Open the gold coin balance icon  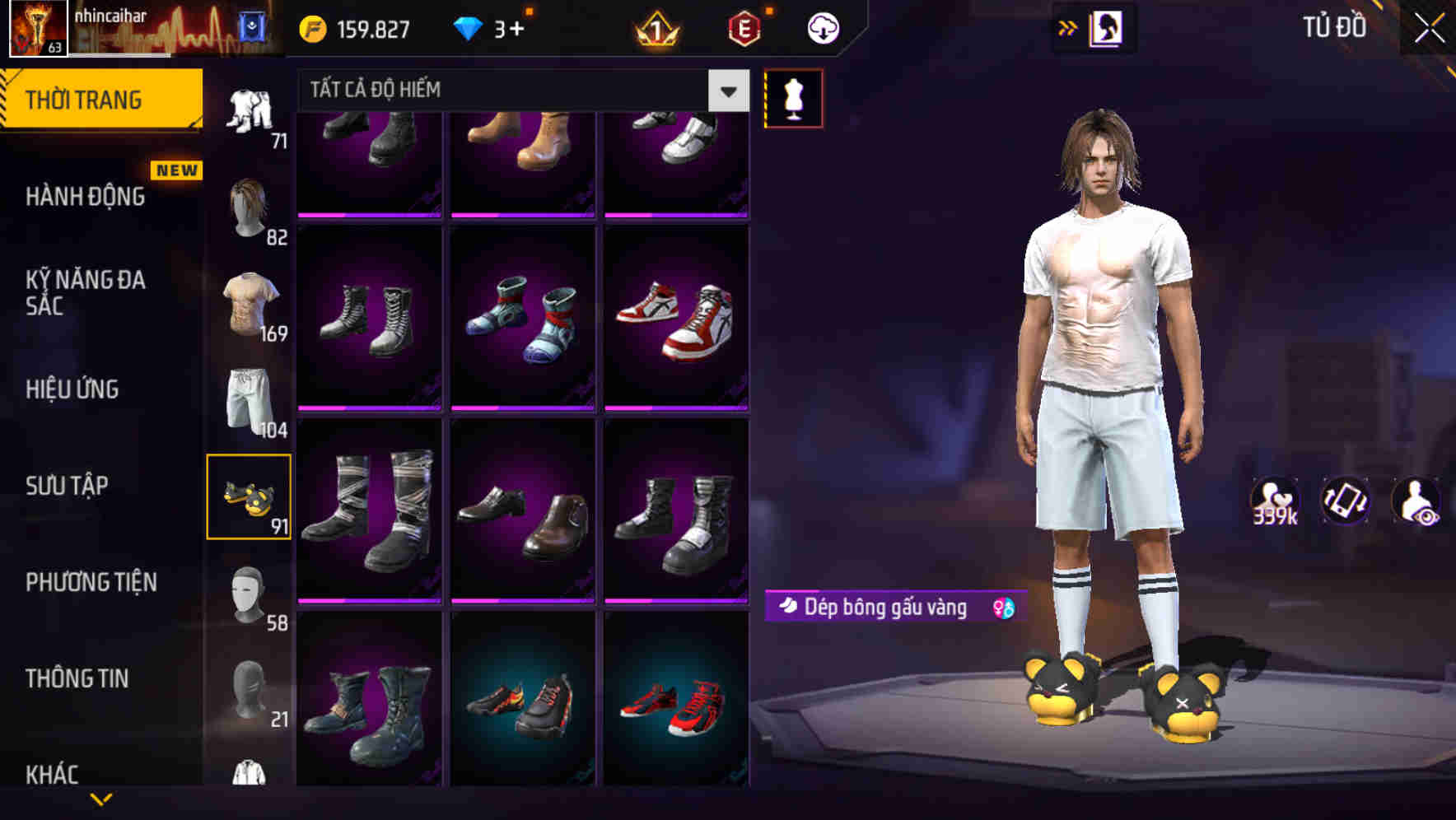point(311,27)
